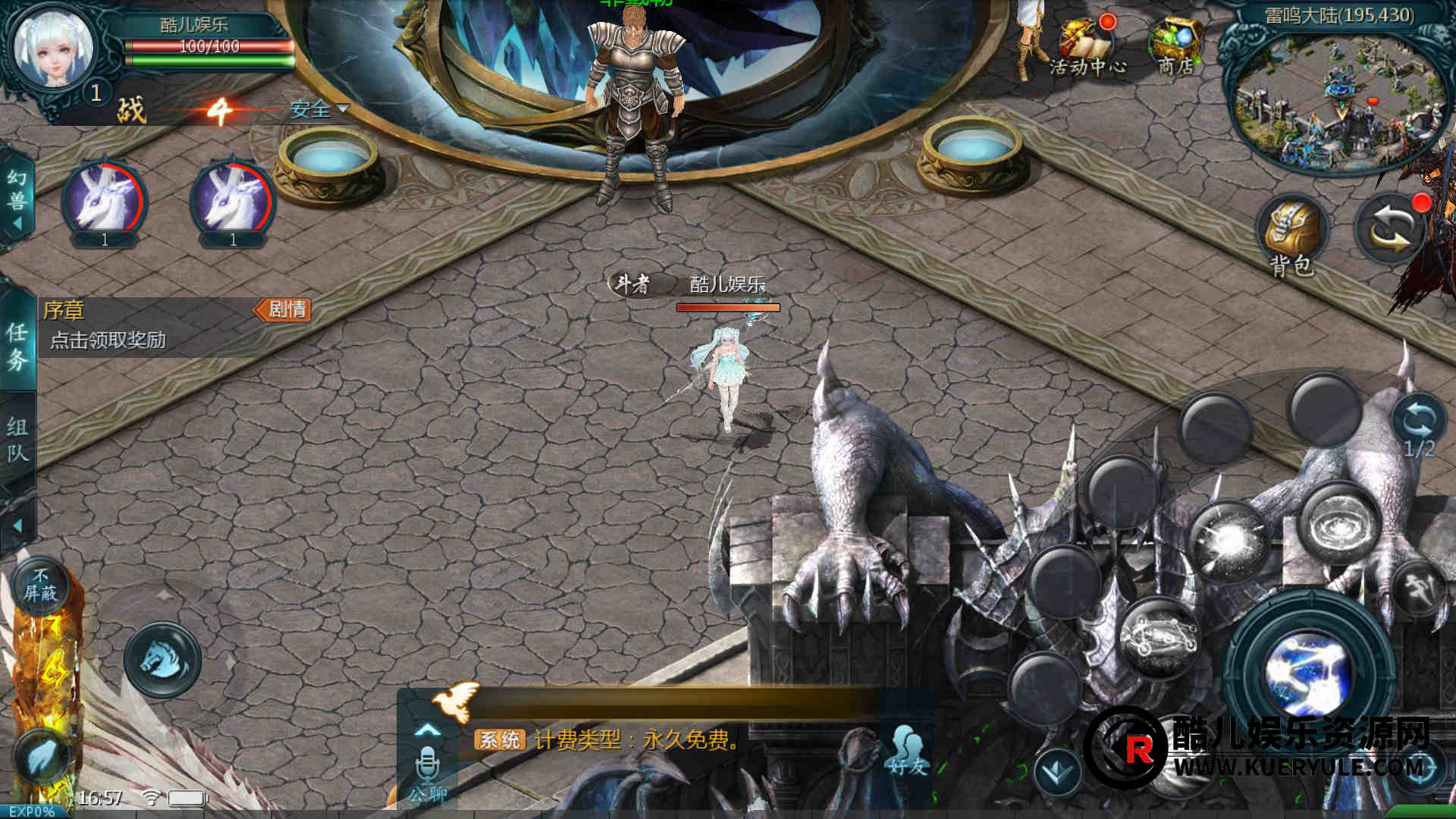This screenshot has height=819, width=1456.
Task: Open the 安全 mode dropdown
Action: coord(318,110)
